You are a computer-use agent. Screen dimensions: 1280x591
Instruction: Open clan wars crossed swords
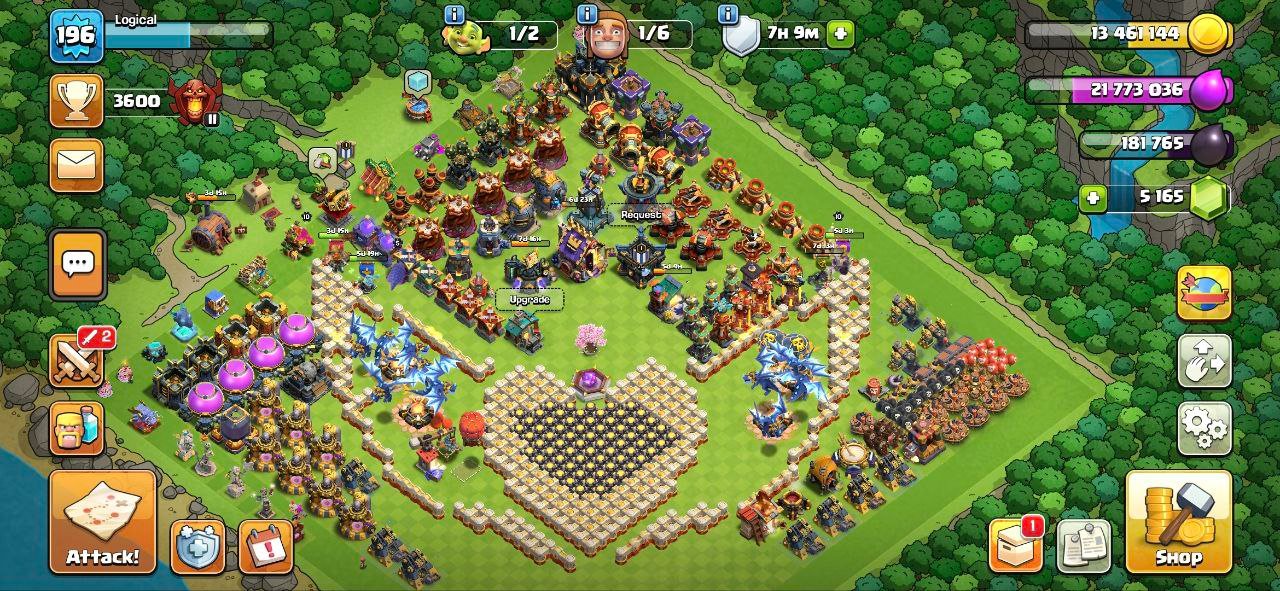77,360
